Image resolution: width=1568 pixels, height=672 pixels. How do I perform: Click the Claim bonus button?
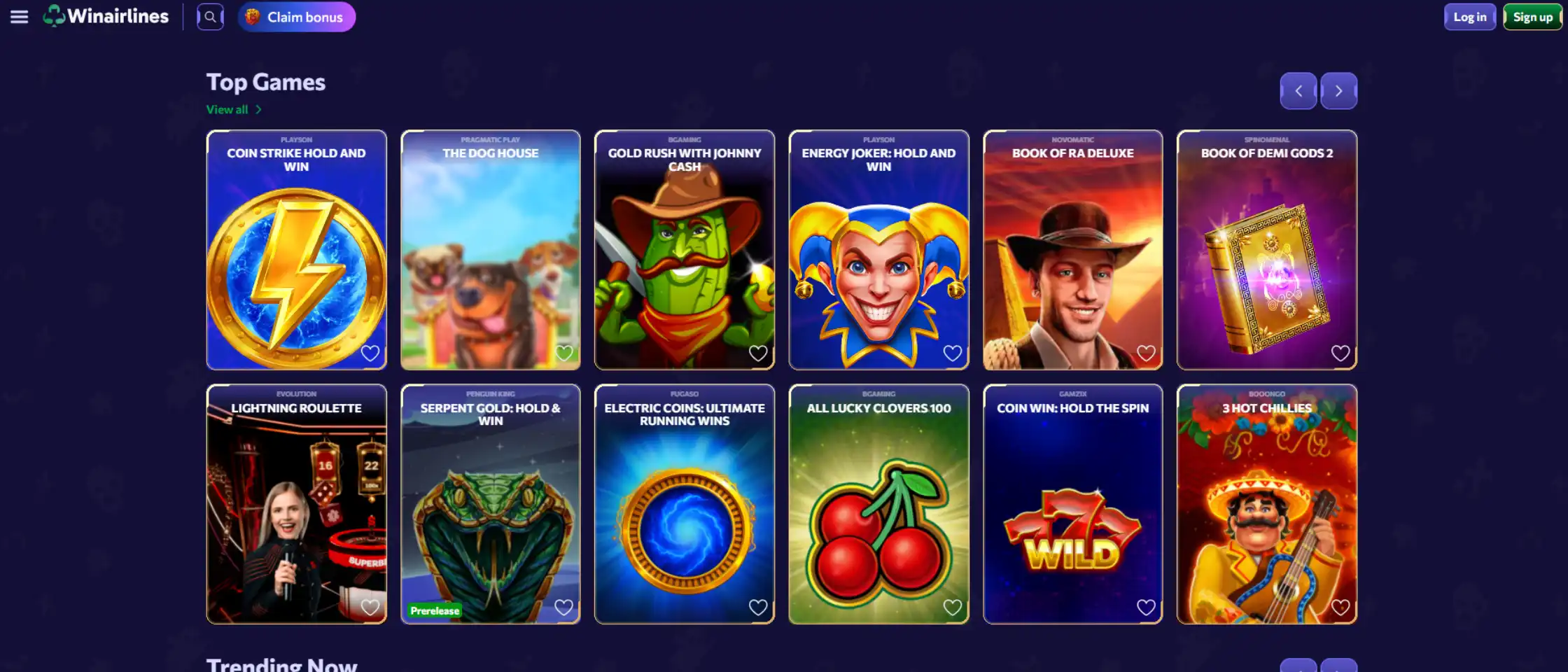coord(295,17)
